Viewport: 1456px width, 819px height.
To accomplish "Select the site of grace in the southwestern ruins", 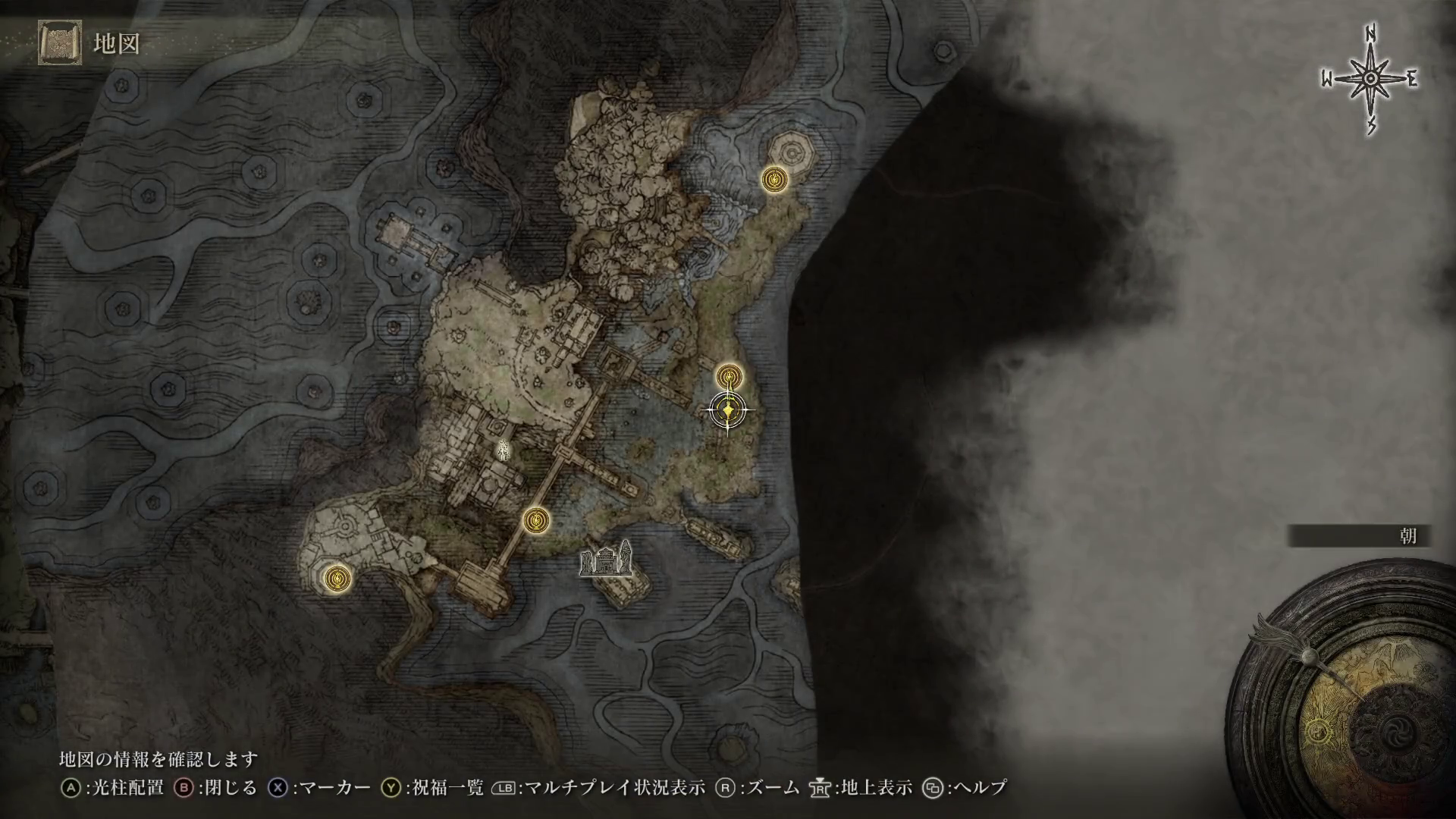I will click(337, 579).
